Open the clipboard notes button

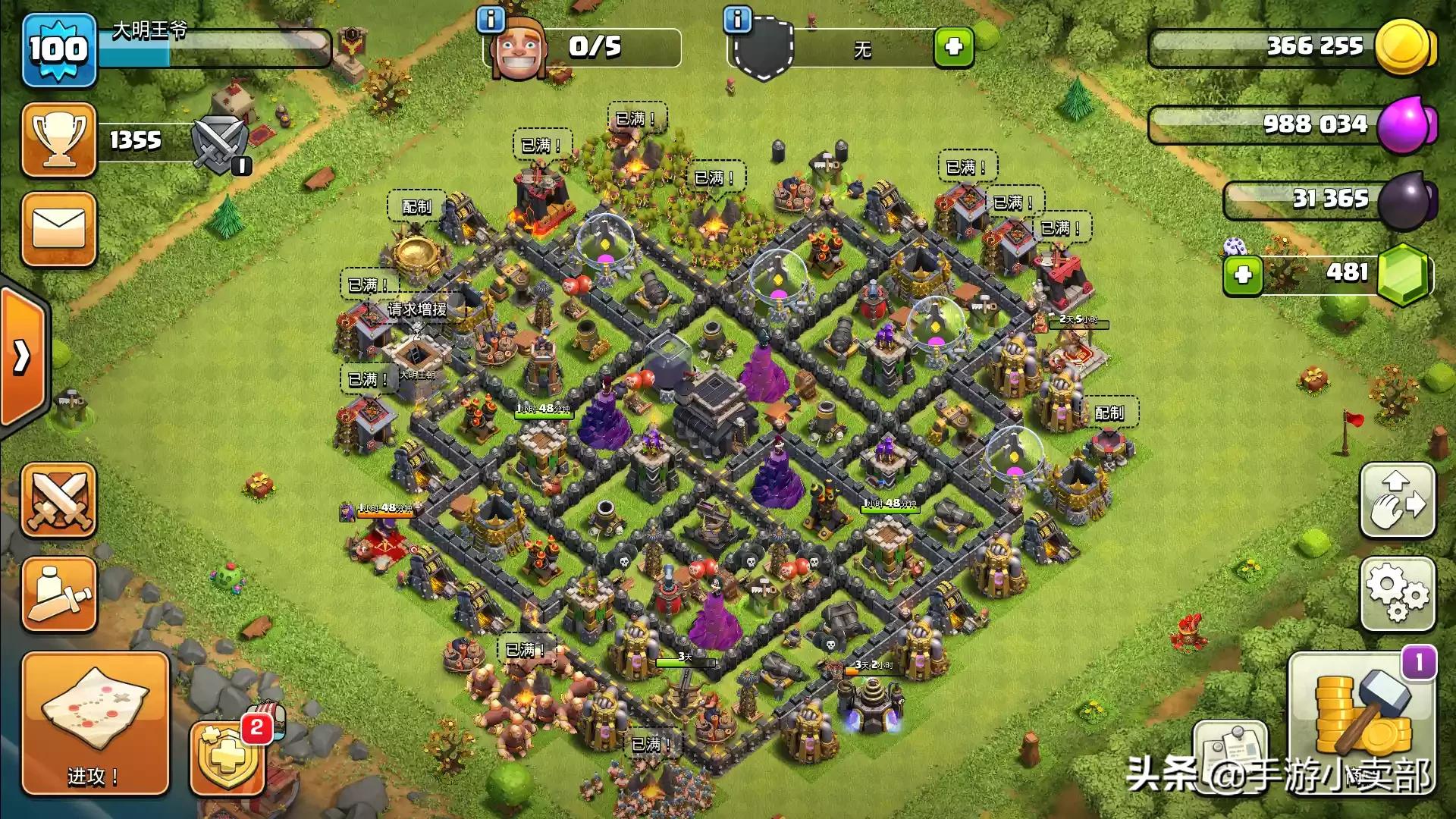[x=1230, y=753]
